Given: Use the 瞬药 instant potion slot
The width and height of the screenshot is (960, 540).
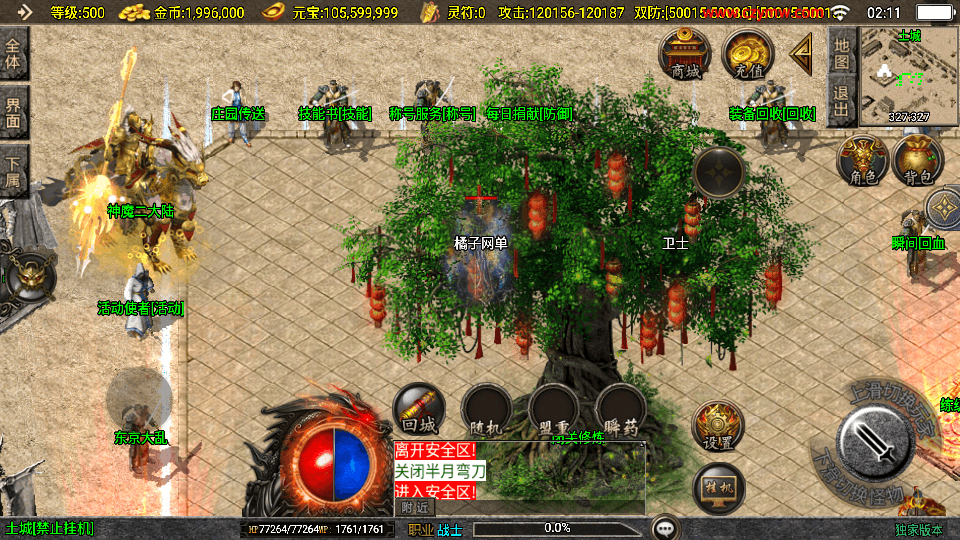Looking at the screenshot, I should 620,410.
